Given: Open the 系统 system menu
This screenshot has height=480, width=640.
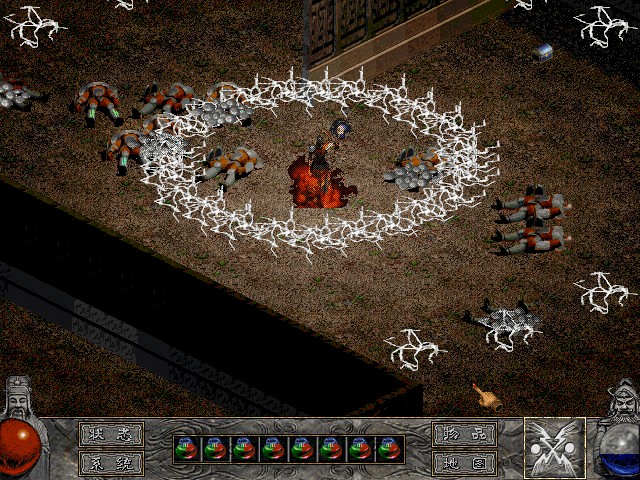Looking at the screenshot, I should (111, 463).
